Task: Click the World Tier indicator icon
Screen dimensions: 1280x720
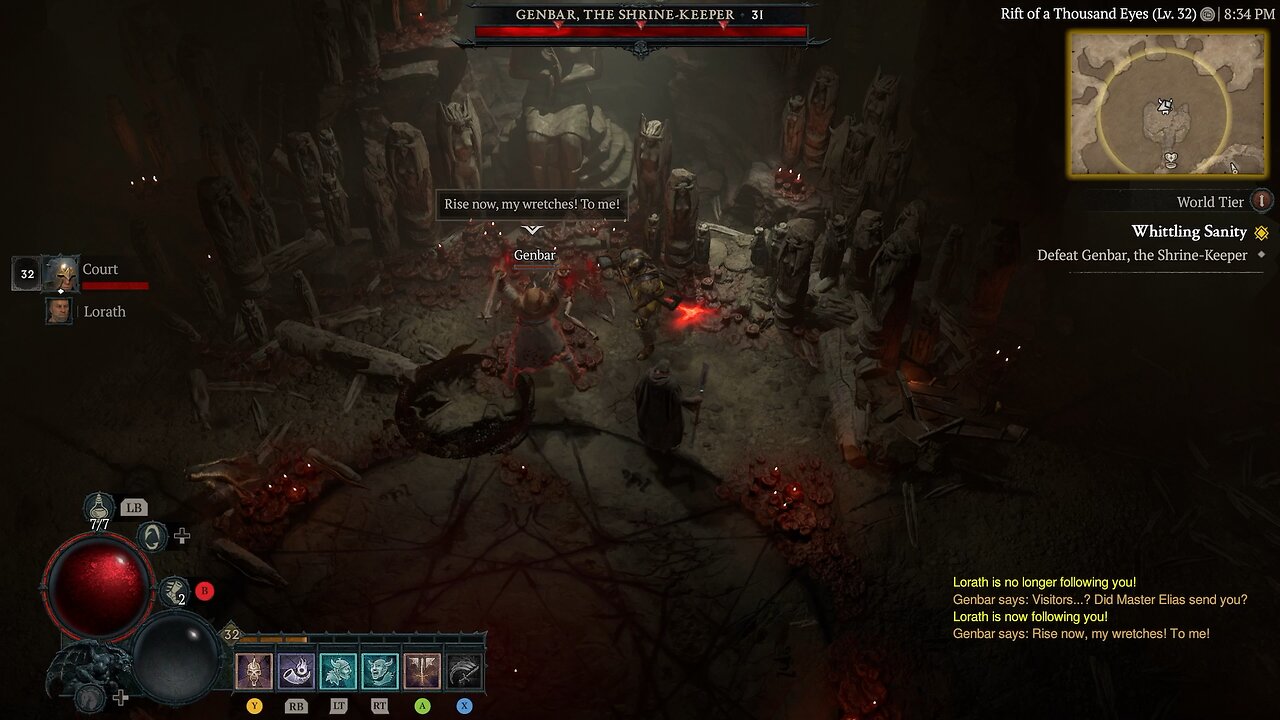Action: [x=1262, y=201]
